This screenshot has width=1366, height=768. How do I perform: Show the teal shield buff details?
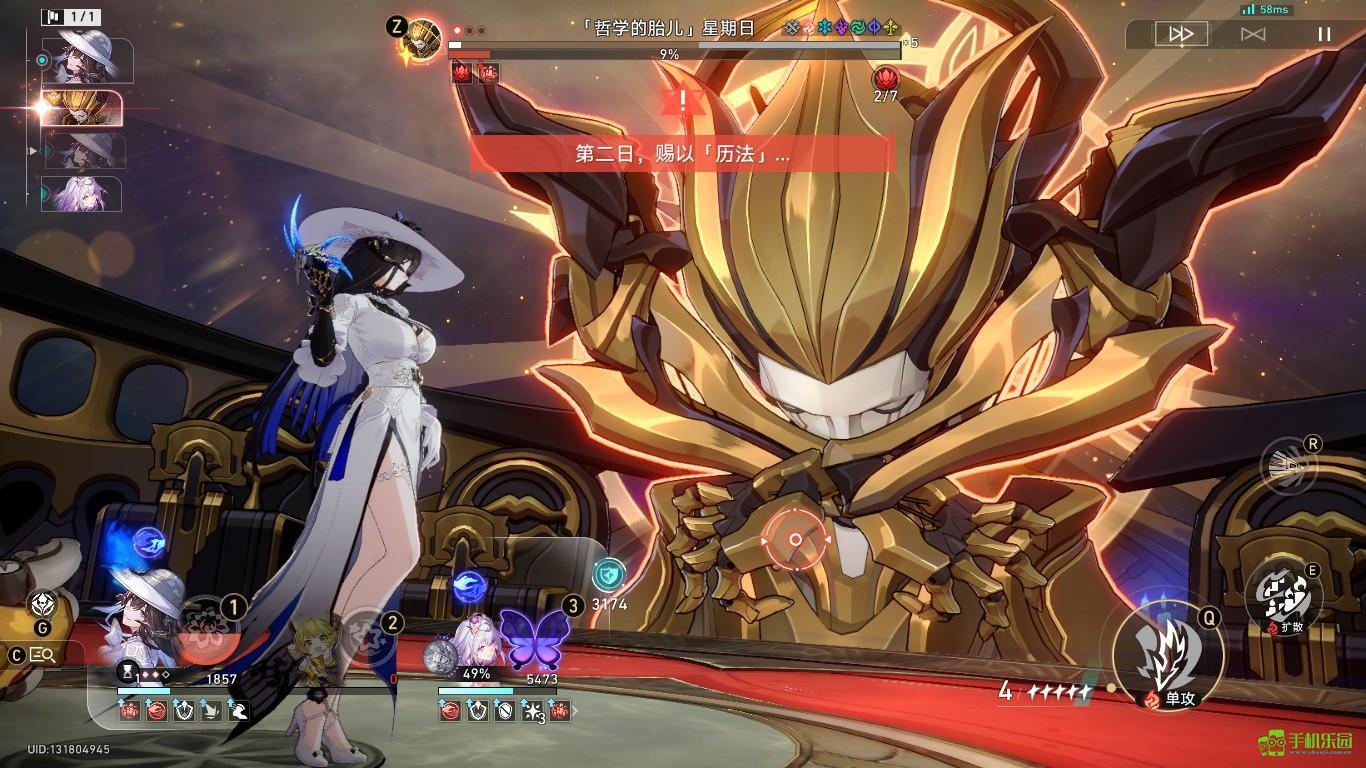(607, 574)
